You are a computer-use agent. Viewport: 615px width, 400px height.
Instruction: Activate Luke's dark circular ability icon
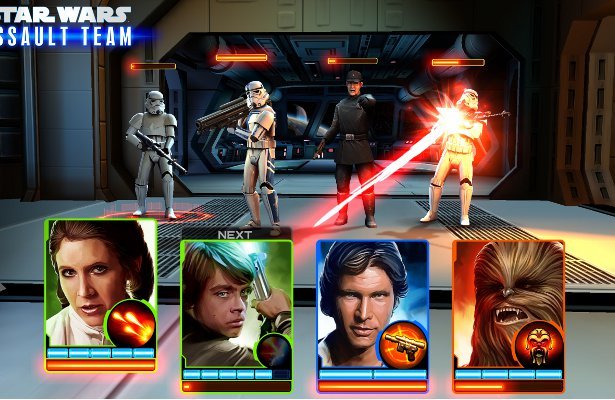point(270,352)
